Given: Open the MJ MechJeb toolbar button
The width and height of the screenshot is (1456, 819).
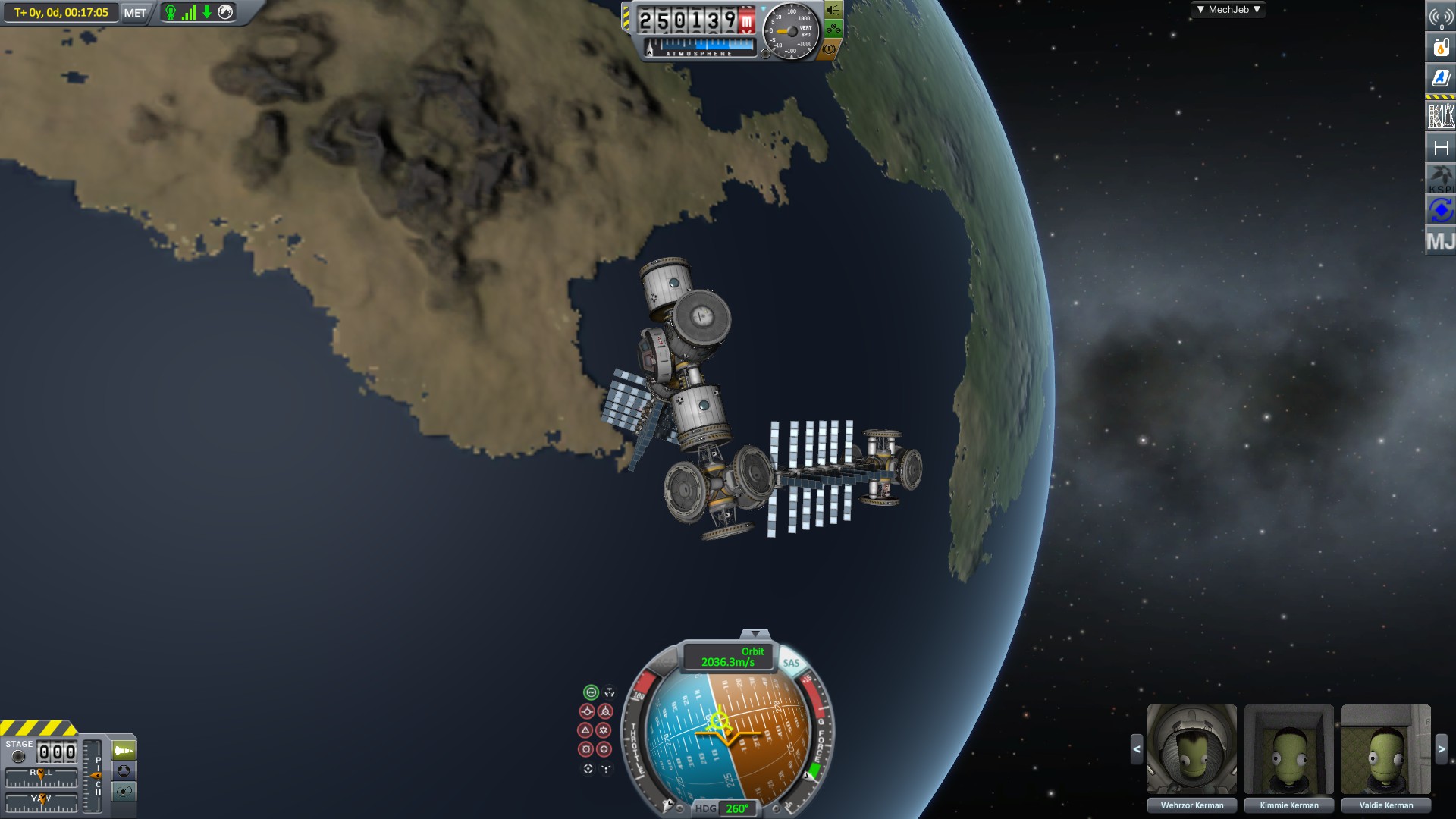Looking at the screenshot, I should pyautogui.click(x=1441, y=242).
